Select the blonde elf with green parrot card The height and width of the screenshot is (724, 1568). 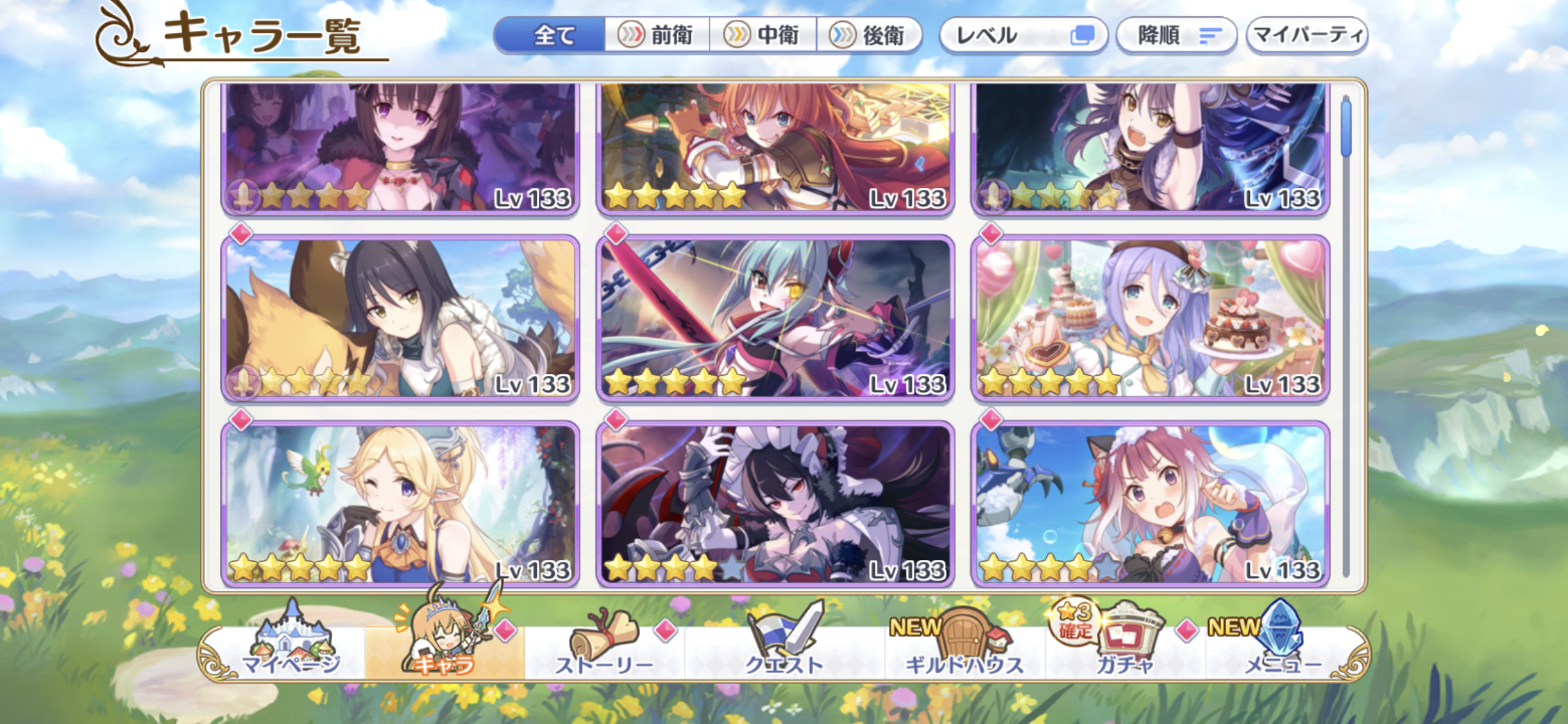400,504
